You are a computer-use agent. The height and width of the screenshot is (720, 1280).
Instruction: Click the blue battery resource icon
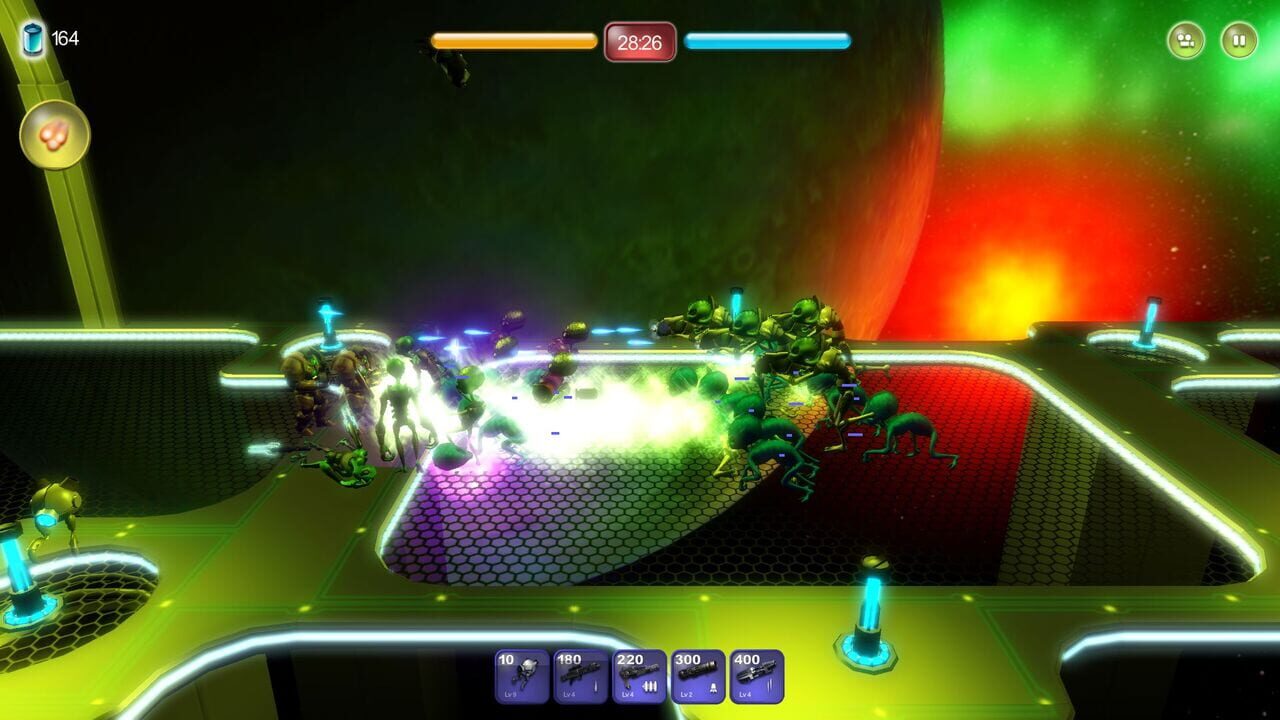pos(33,36)
